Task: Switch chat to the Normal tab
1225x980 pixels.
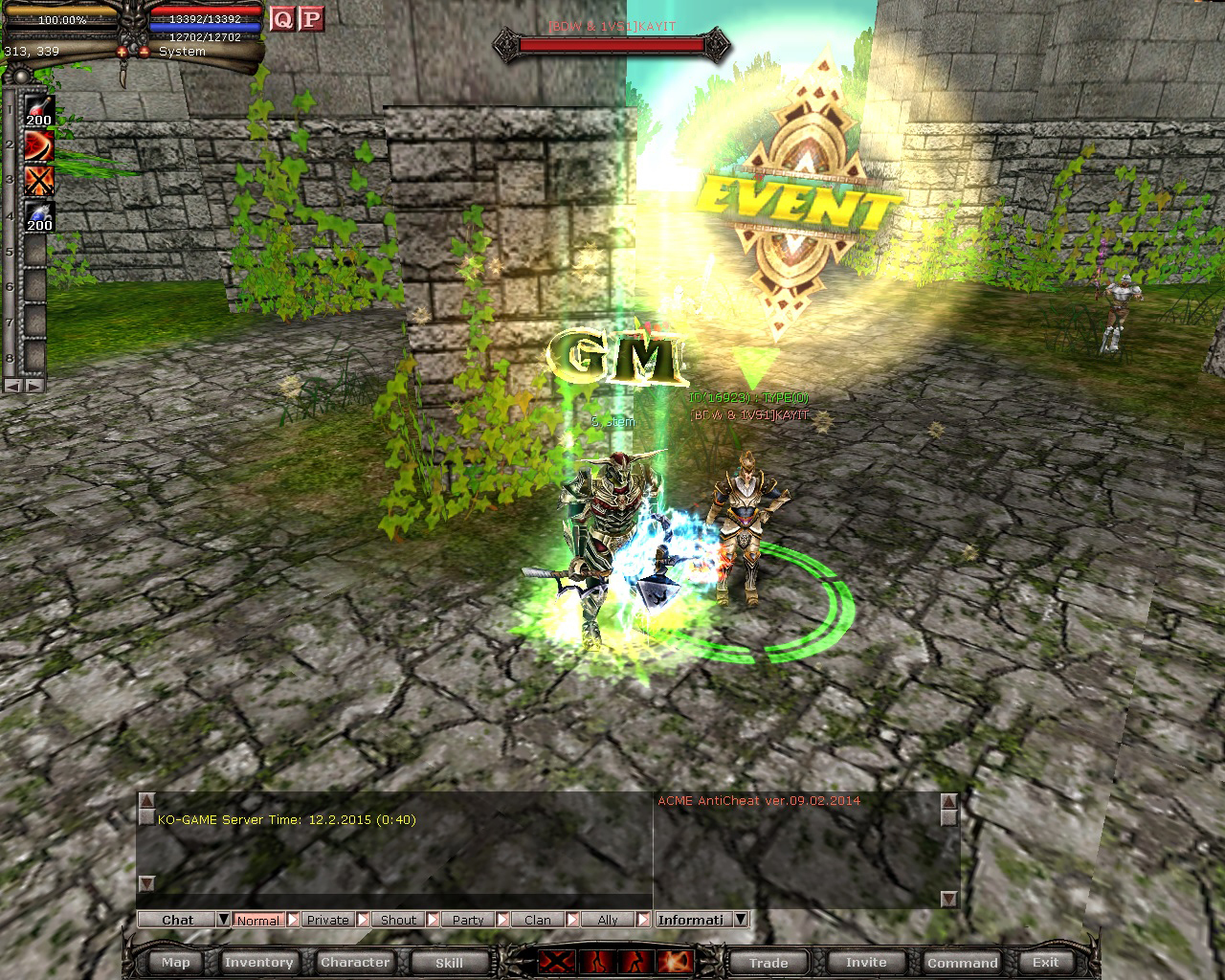Action: click(258, 920)
